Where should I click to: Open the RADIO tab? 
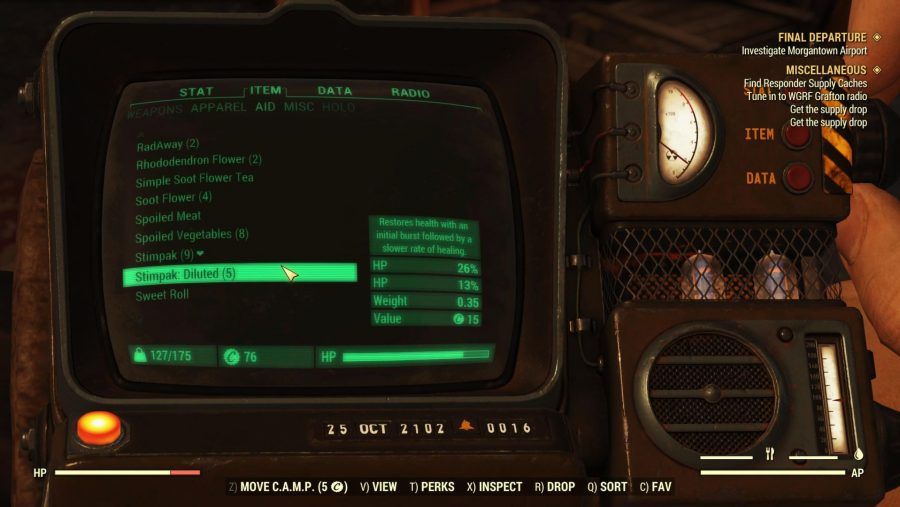[410, 93]
